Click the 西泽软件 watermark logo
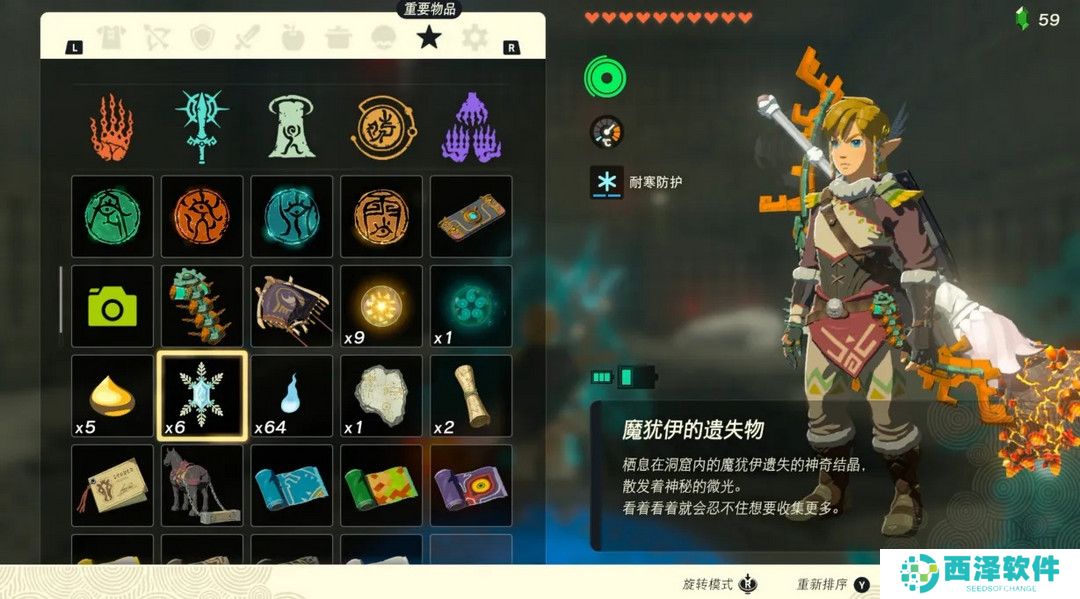Screen dimensions: 1080x599 click(x=979, y=574)
